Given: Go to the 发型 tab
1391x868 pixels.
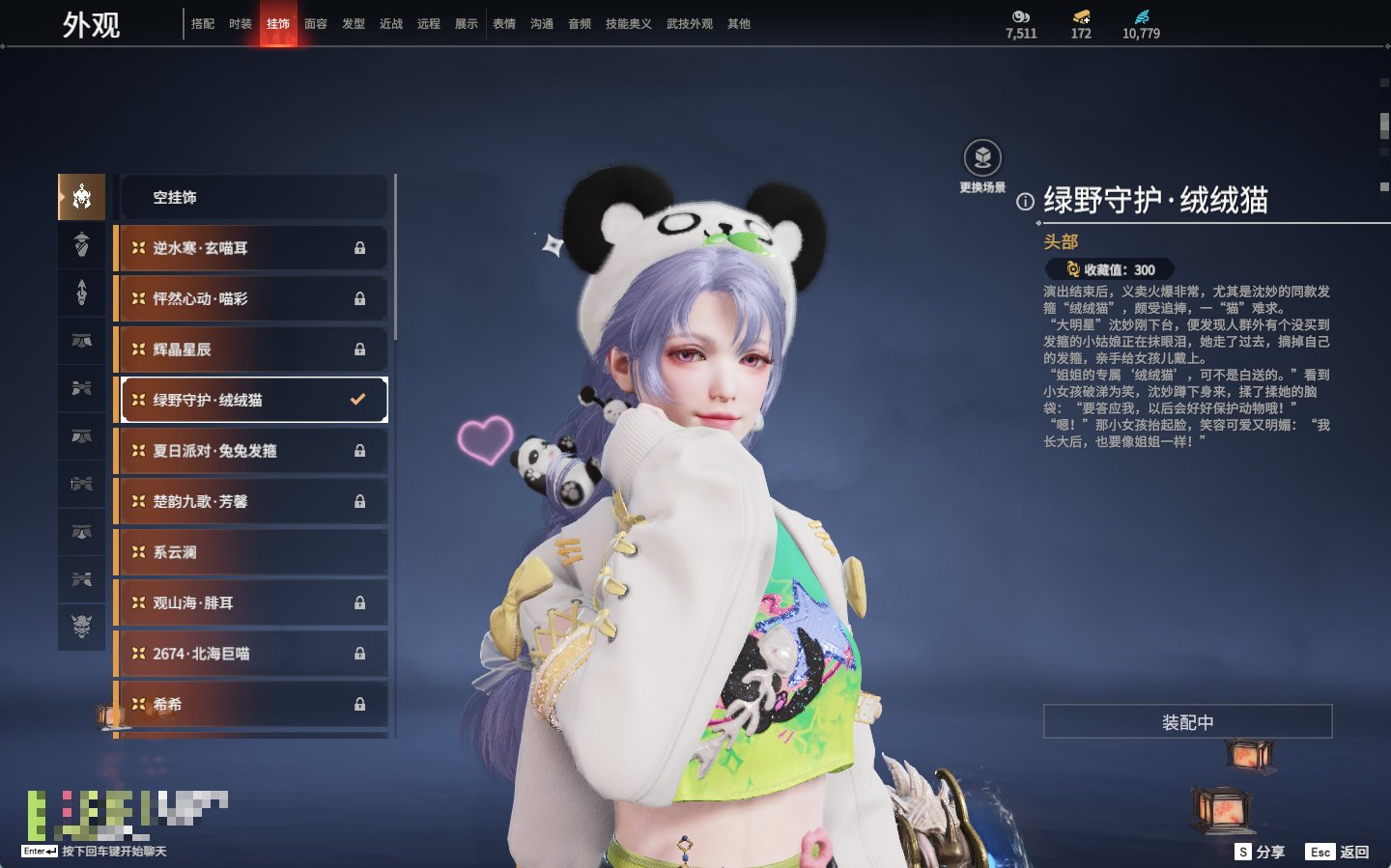Looking at the screenshot, I should coord(354,24).
